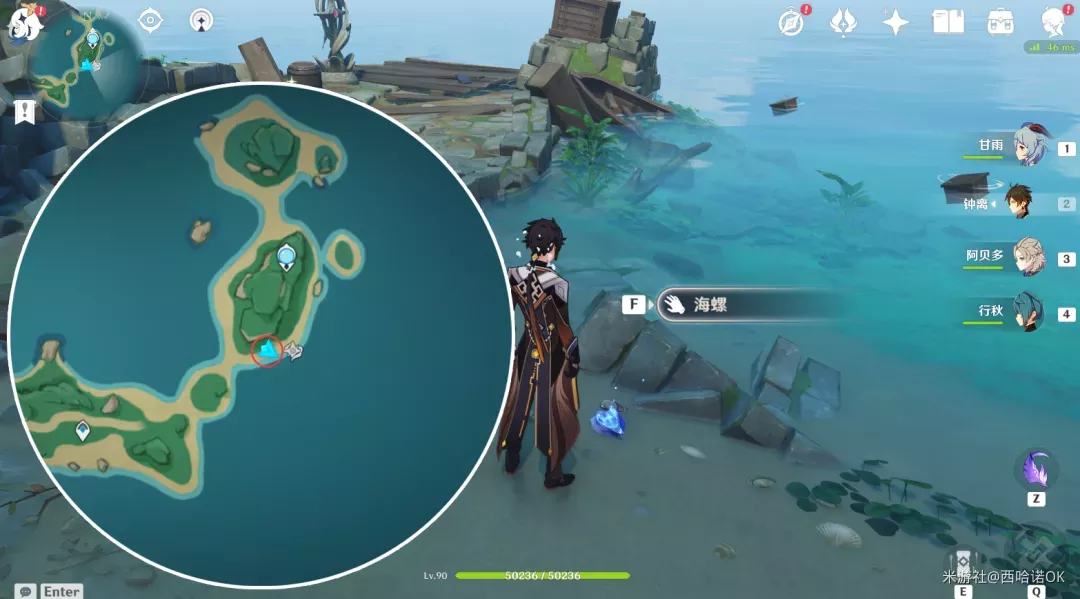Open the chat box speech bubble

(25, 591)
